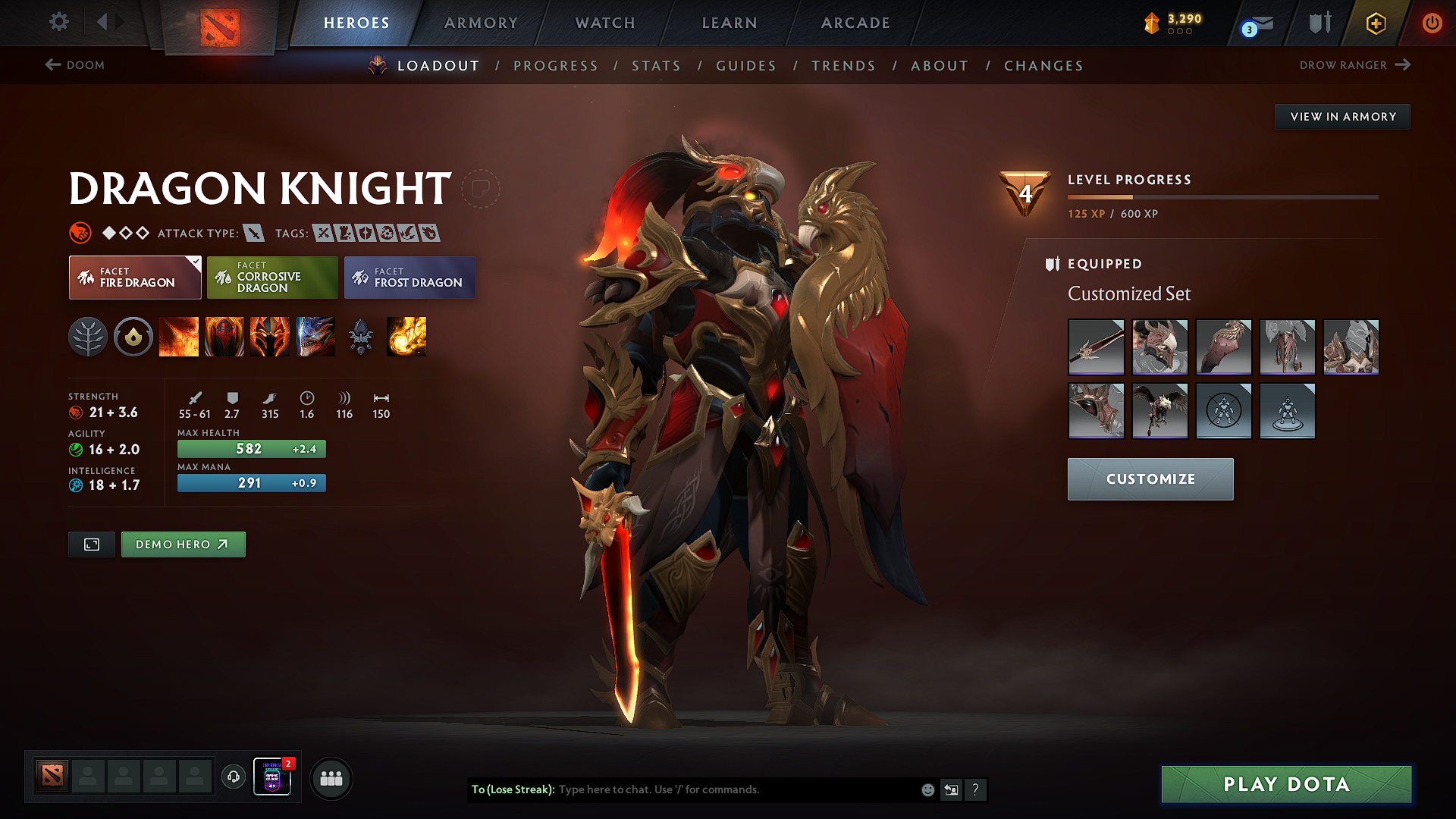
Task: Open the Dota Plus hexagon icon
Action: coord(1375,23)
